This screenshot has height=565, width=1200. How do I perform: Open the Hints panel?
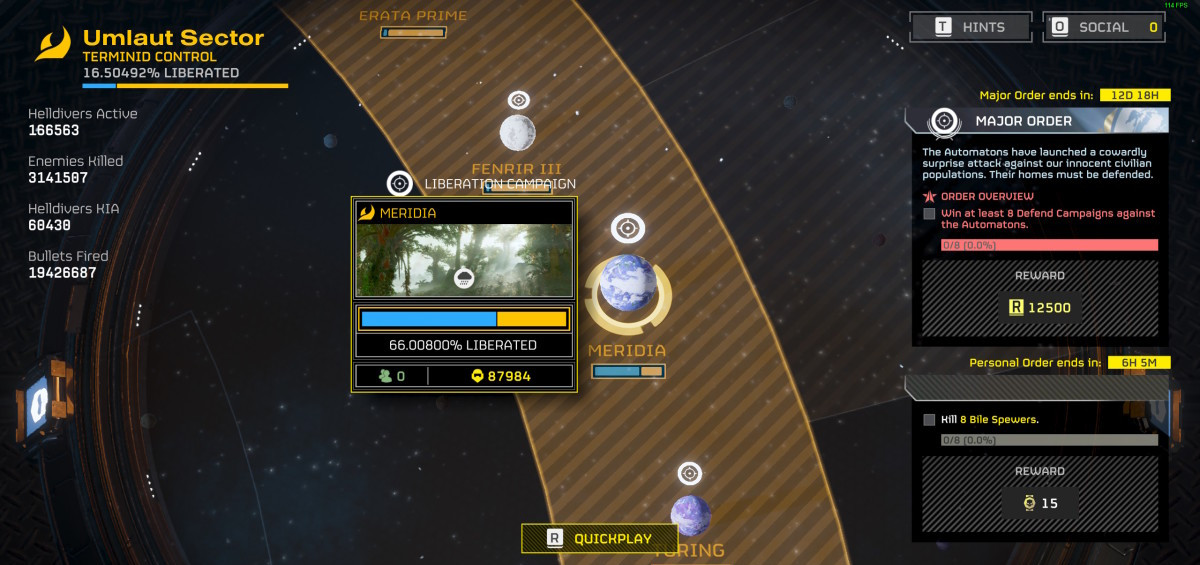click(x=970, y=27)
